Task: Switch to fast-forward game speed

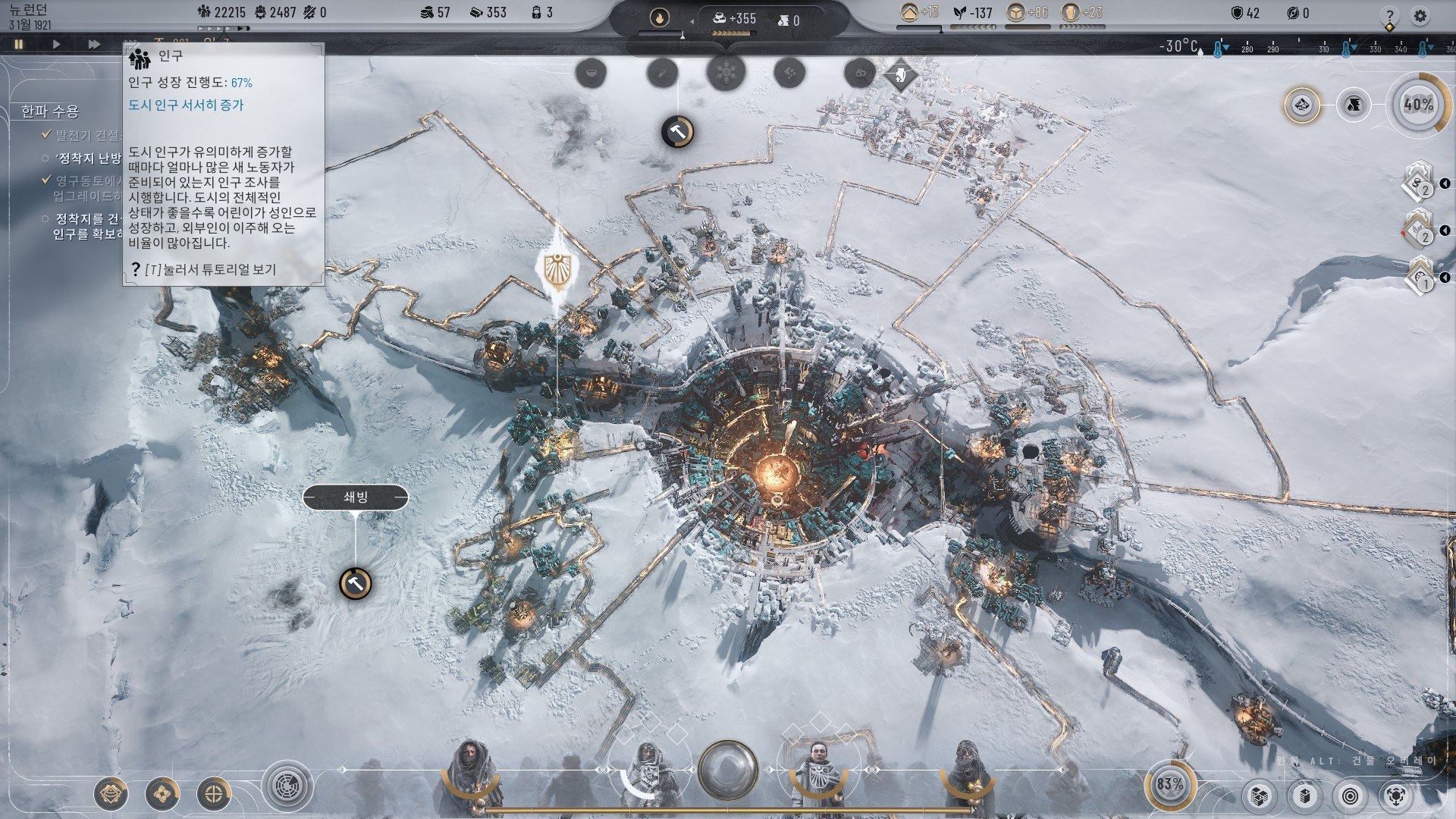Action: pos(94,44)
